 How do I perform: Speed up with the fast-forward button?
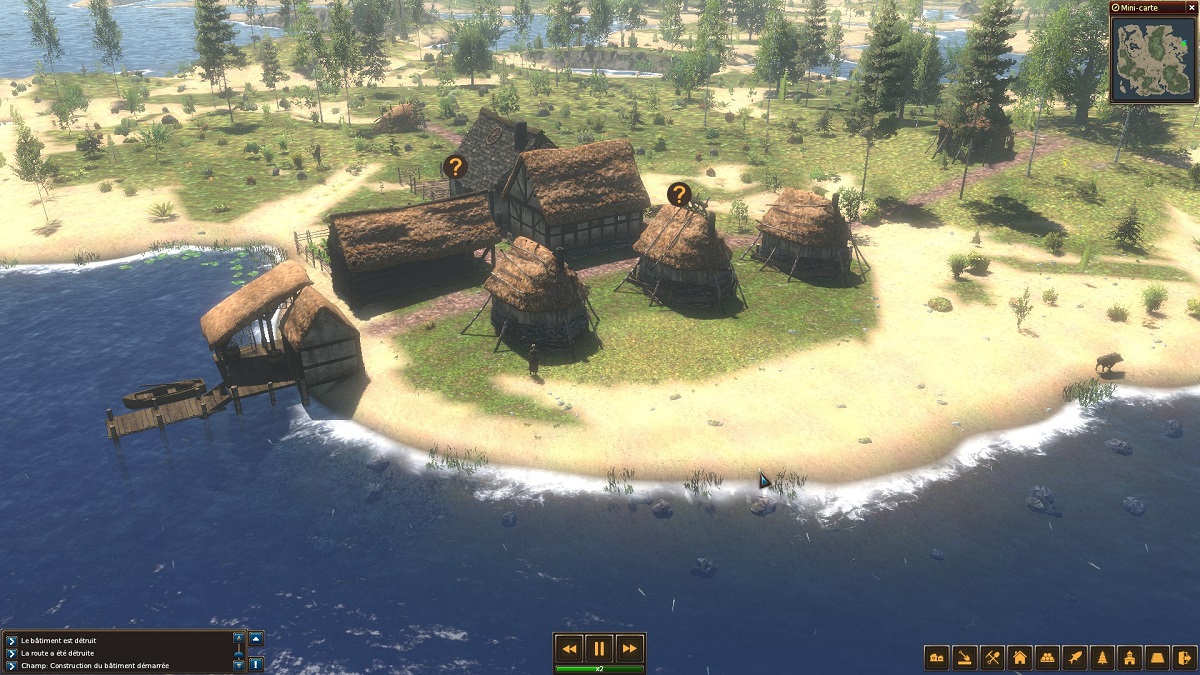(x=627, y=648)
